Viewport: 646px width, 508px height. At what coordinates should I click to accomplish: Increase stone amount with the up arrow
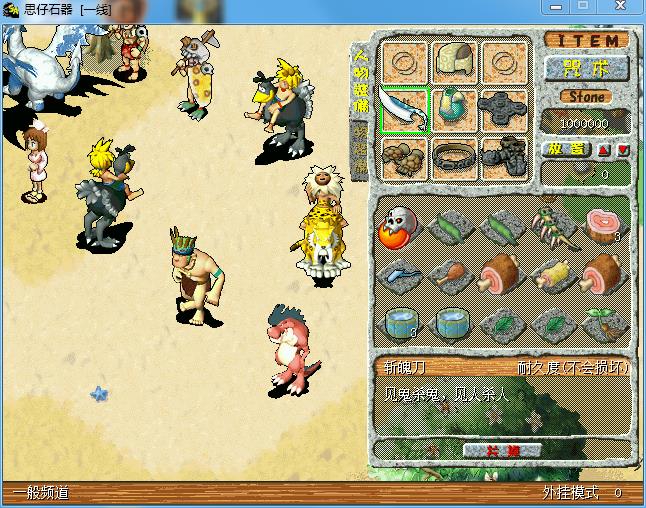(604, 149)
